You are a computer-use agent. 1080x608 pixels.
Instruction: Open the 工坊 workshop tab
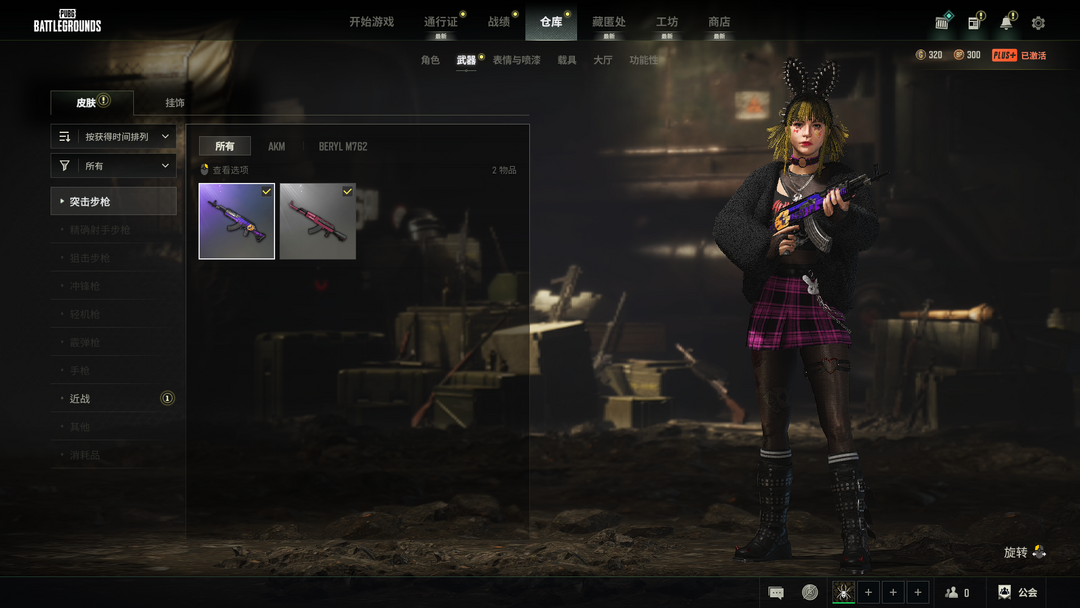click(x=666, y=22)
